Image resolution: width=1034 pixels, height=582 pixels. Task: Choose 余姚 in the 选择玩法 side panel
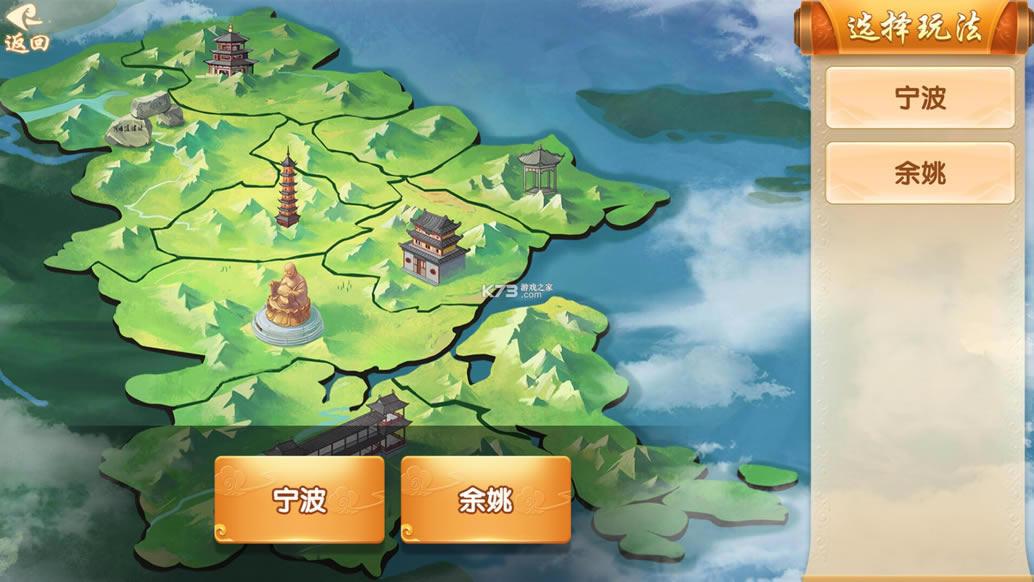click(x=919, y=173)
